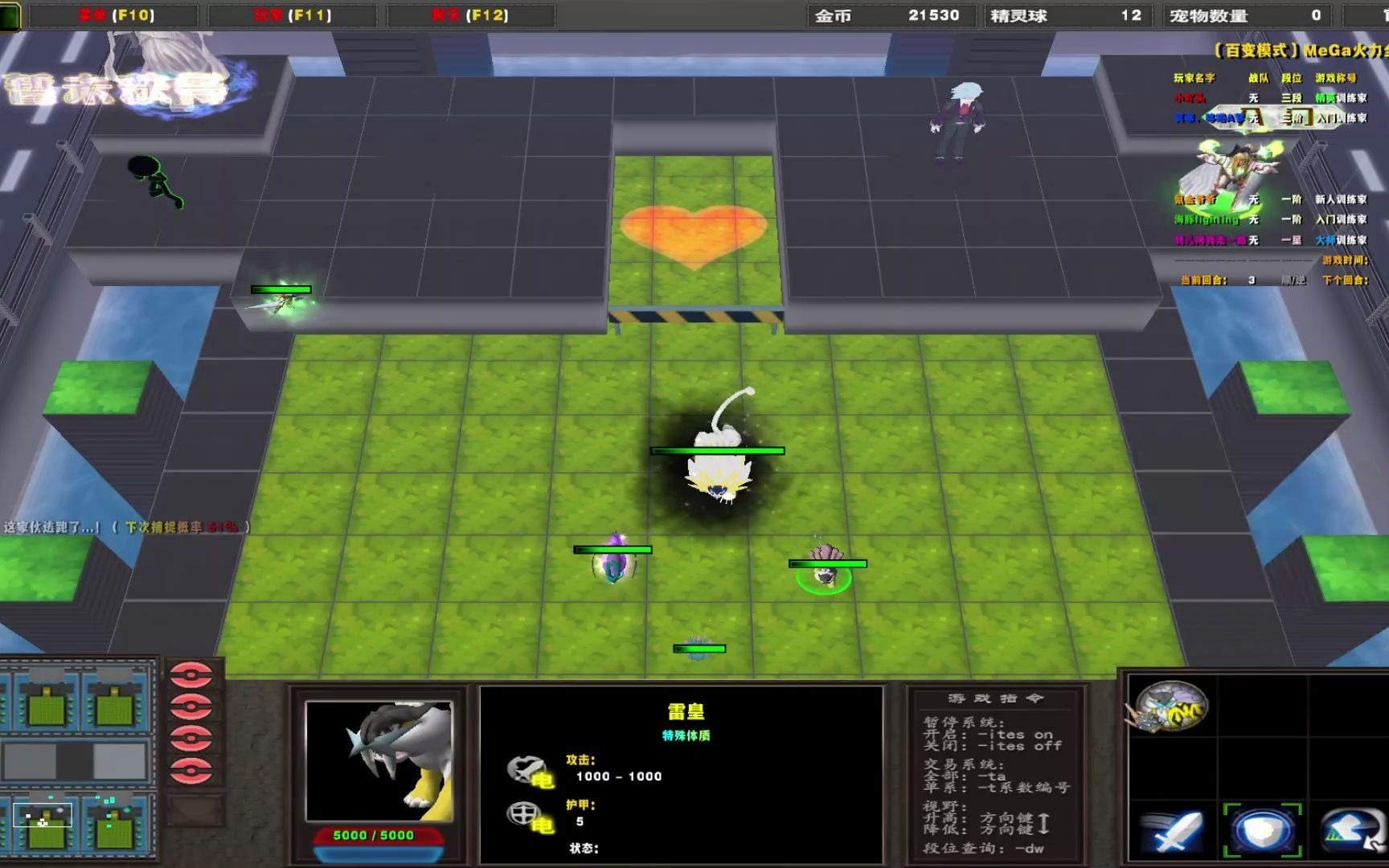Click the second red Pokéball icon beside the minimap

tap(191, 706)
